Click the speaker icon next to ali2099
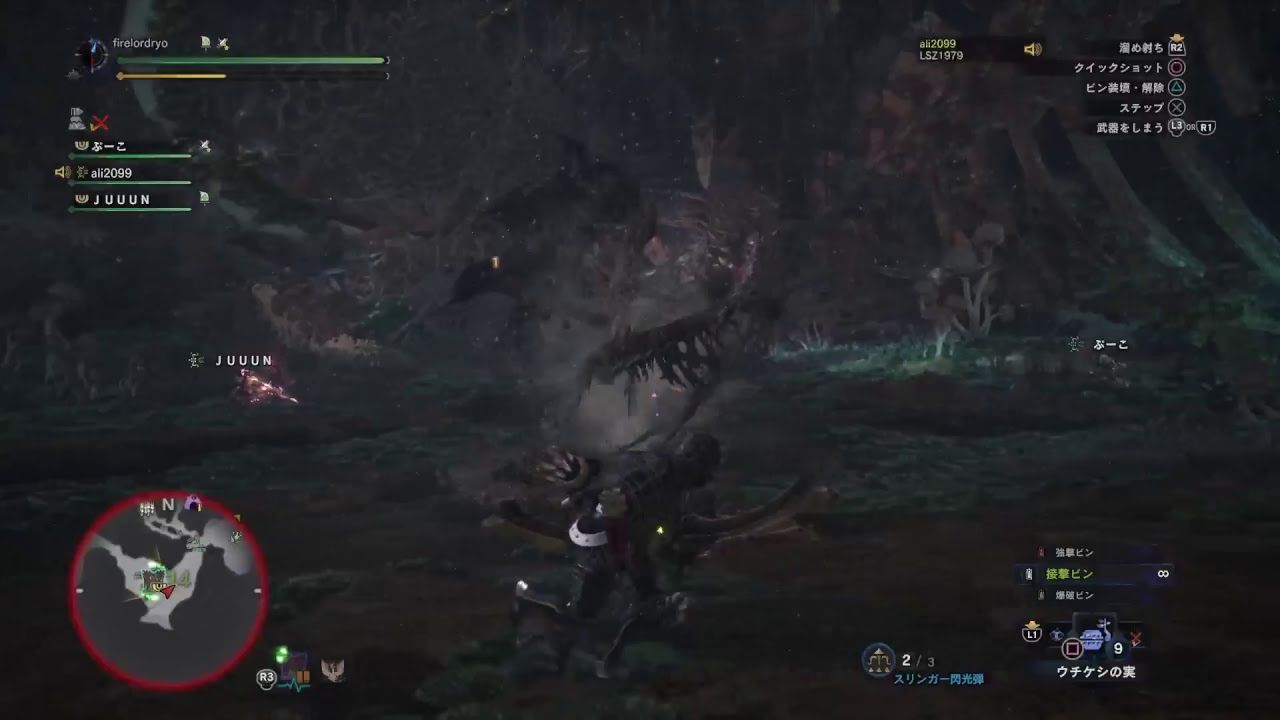 pyautogui.click(x=62, y=172)
